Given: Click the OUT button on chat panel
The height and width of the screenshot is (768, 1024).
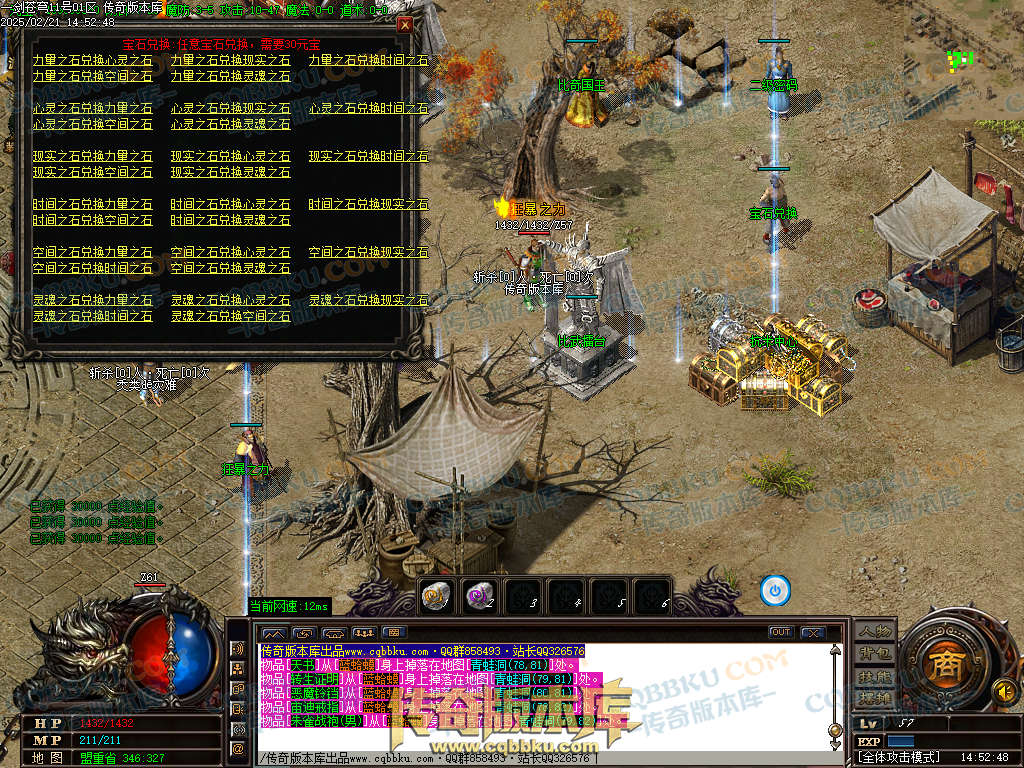Looking at the screenshot, I should pyautogui.click(x=780, y=632).
